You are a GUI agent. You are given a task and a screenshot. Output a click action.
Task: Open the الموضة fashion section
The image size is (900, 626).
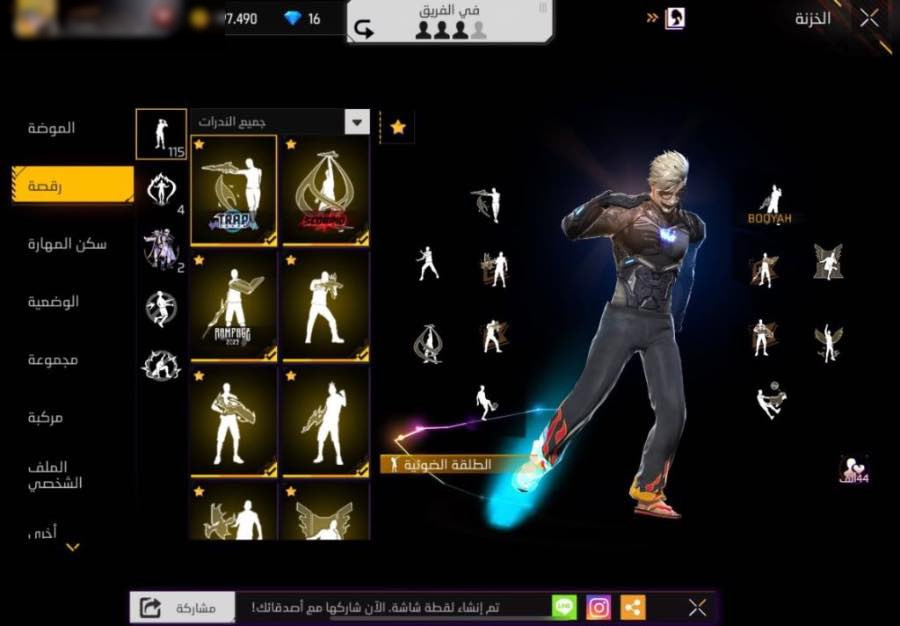(52, 128)
